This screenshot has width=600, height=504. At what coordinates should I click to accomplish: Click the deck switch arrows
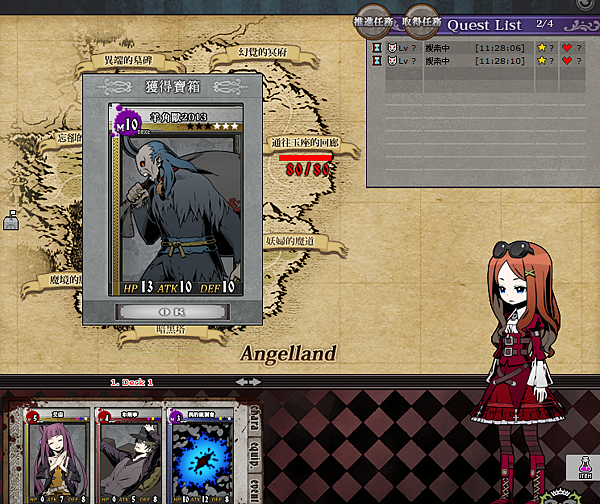tap(246, 382)
